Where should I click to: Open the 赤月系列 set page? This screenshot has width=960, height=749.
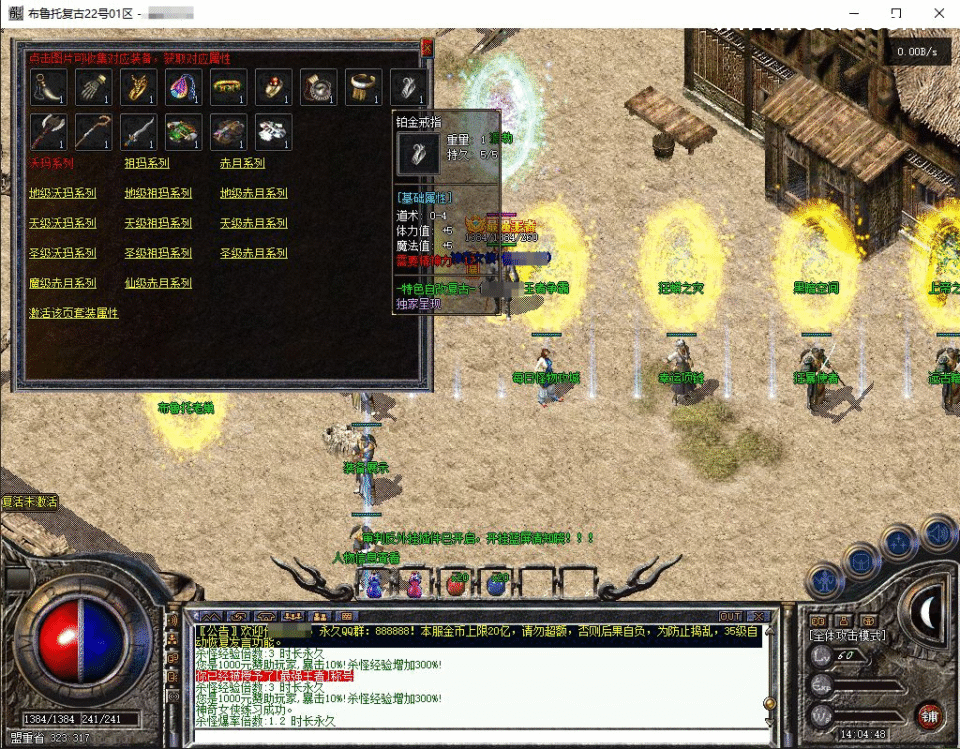(242, 163)
